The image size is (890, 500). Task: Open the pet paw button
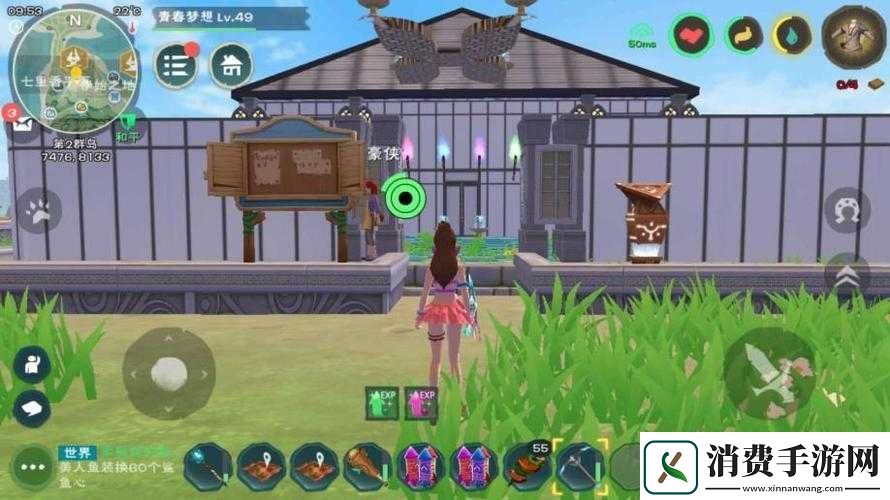39,211
